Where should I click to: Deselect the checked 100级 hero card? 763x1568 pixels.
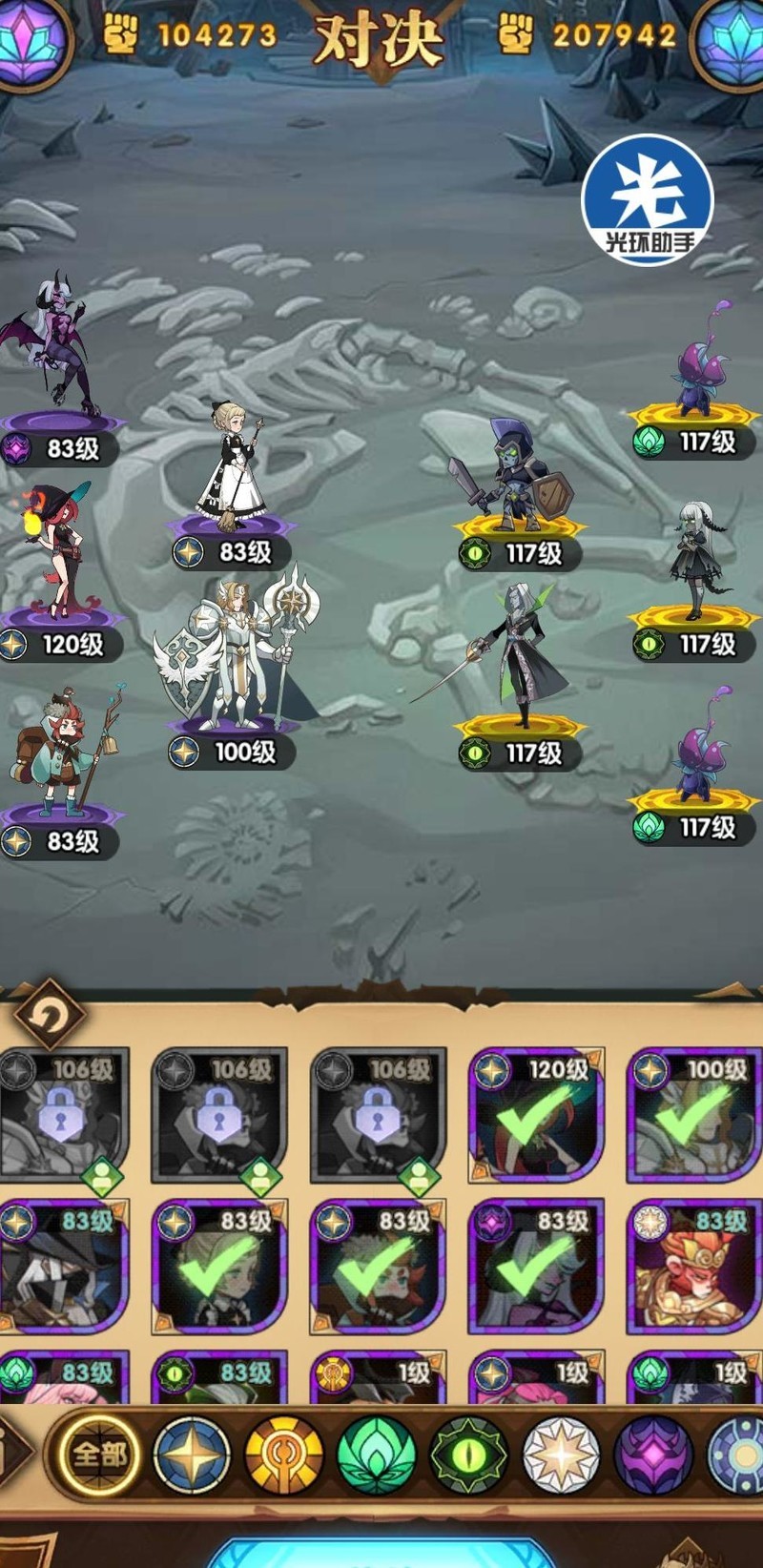click(x=693, y=1117)
